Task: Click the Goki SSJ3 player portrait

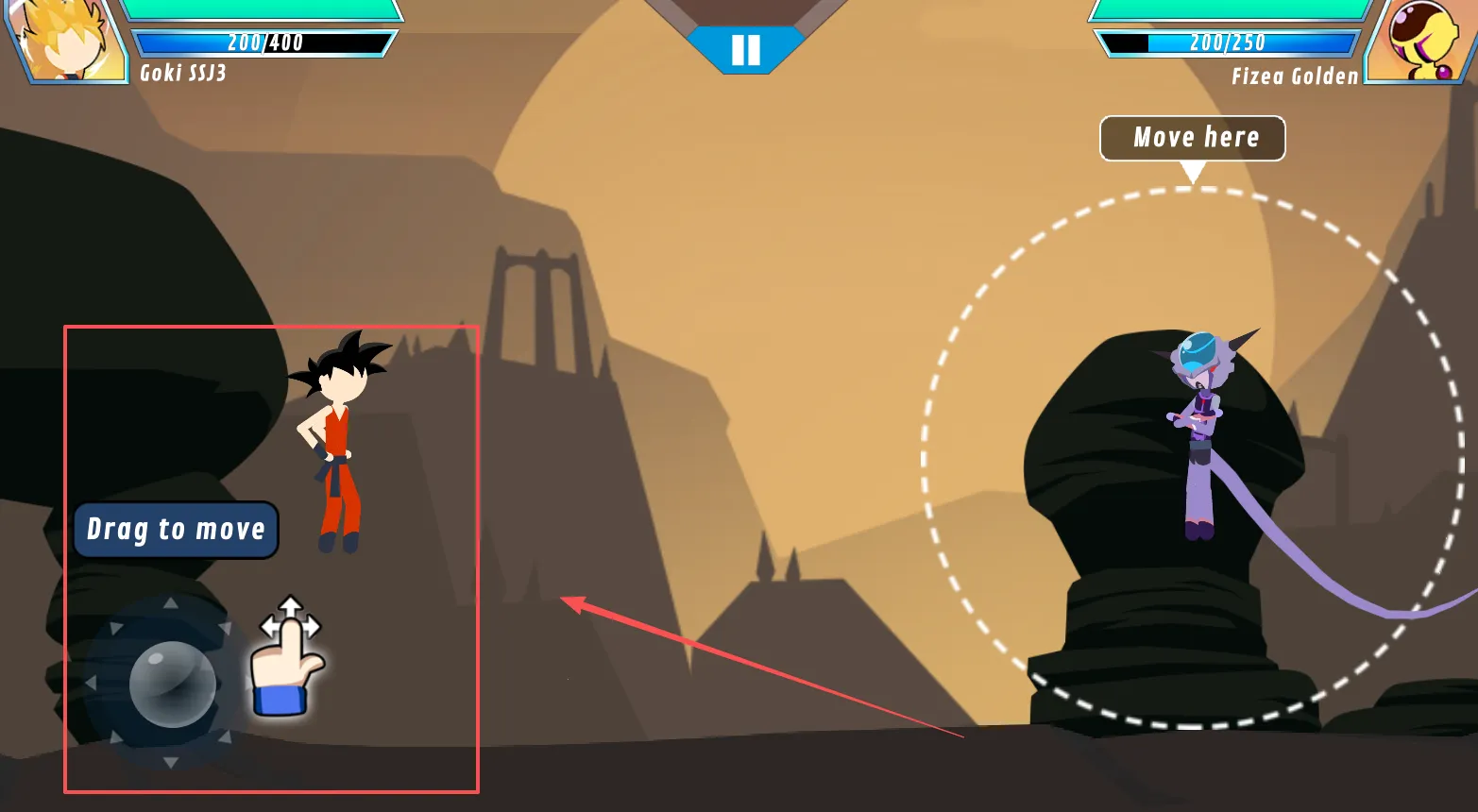Action: coord(68,40)
